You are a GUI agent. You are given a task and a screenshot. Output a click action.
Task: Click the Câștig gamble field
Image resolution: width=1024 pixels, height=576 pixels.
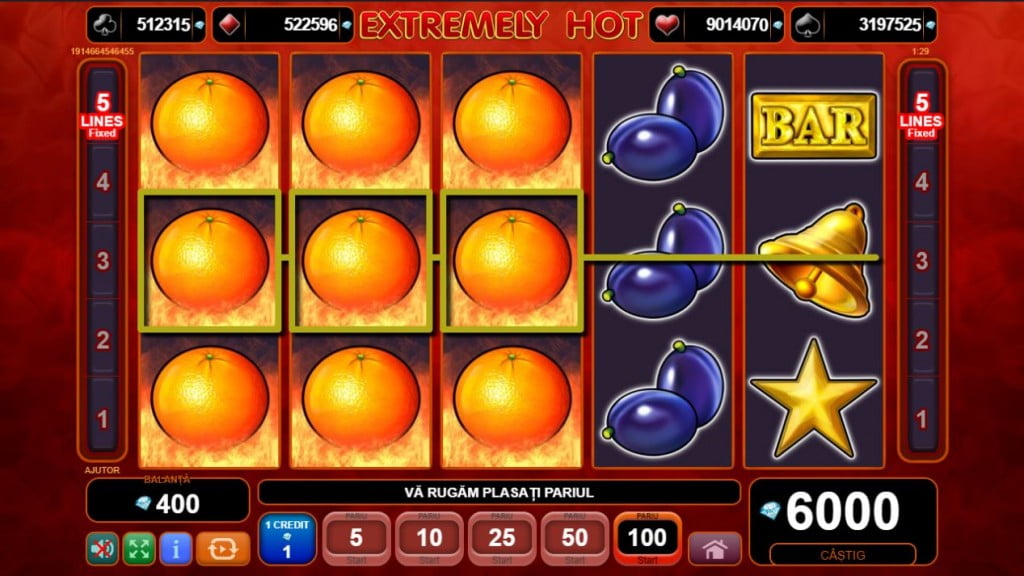coord(843,554)
